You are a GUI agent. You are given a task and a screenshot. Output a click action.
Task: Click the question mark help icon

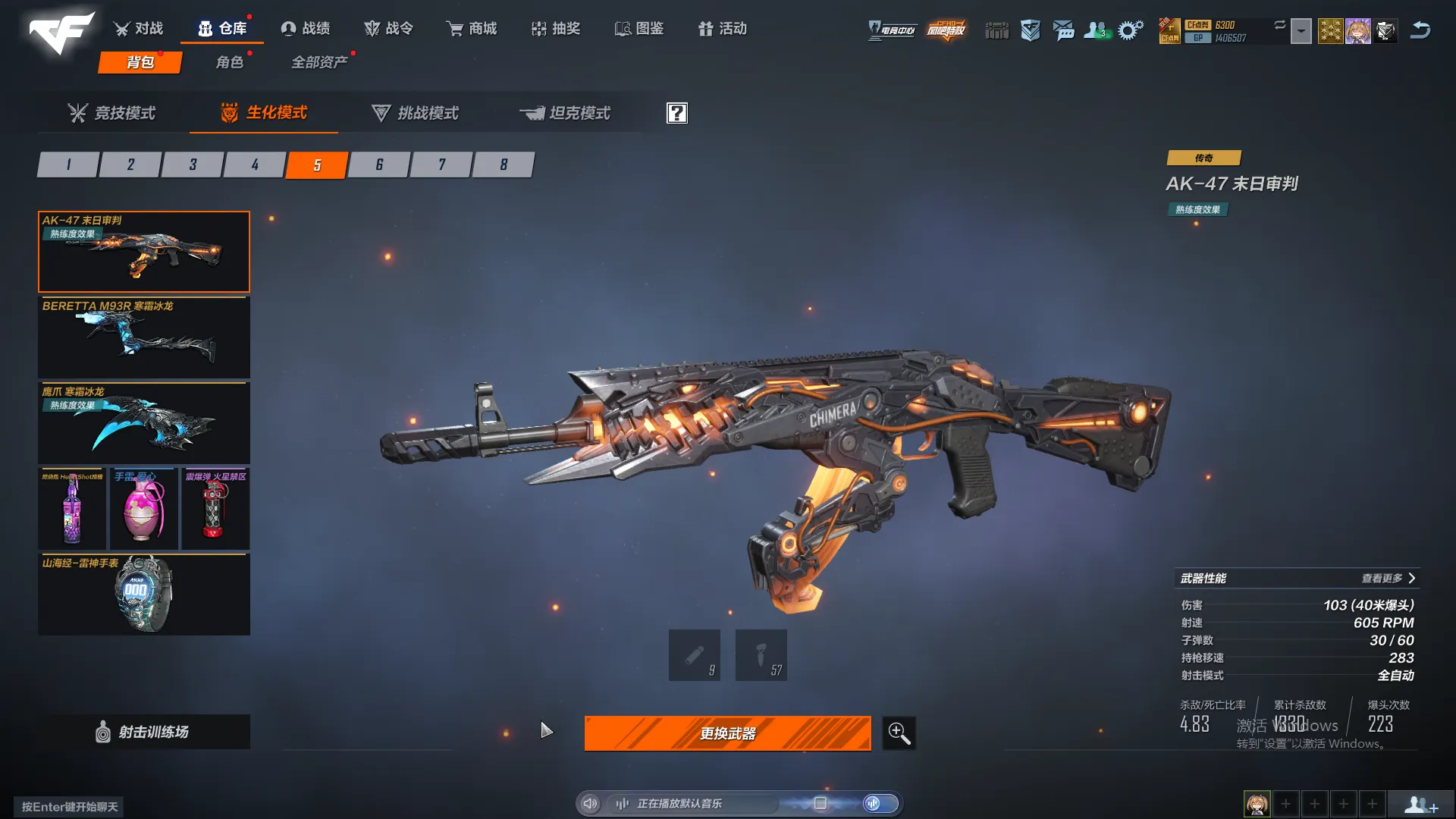(676, 113)
